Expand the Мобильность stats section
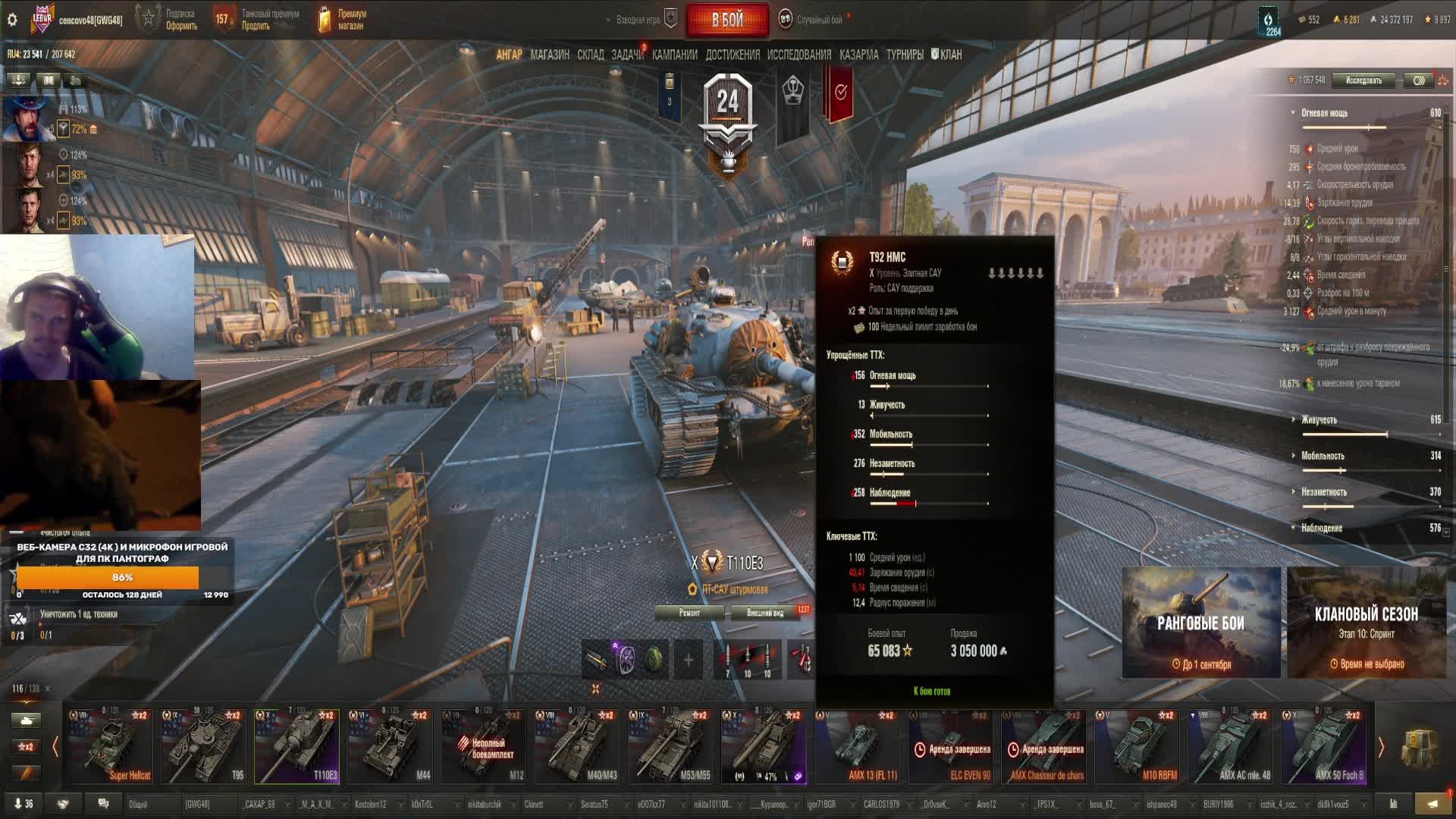The width and height of the screenshot is (1456, 819). pos(1323,456)
